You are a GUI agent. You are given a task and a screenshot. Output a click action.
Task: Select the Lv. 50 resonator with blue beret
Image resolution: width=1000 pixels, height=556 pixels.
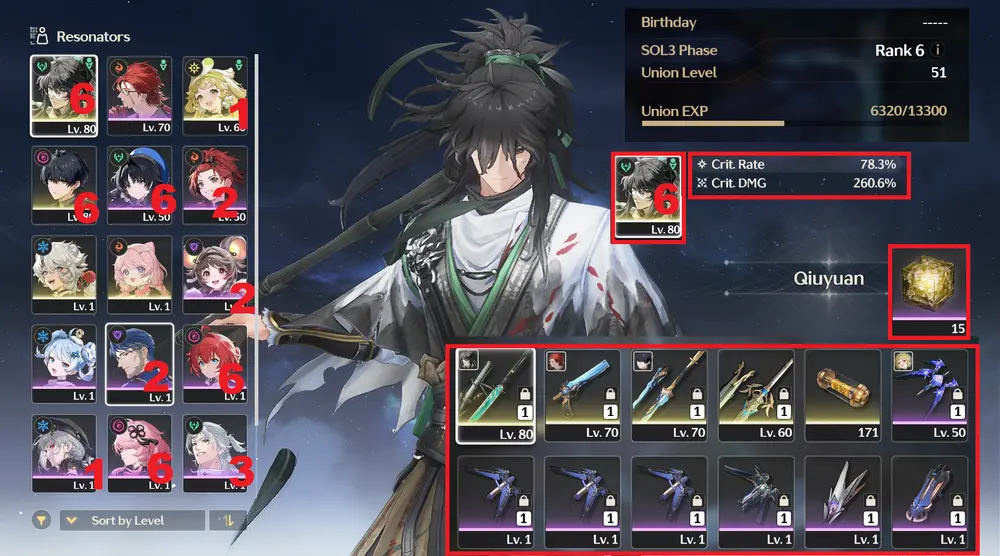139,184
